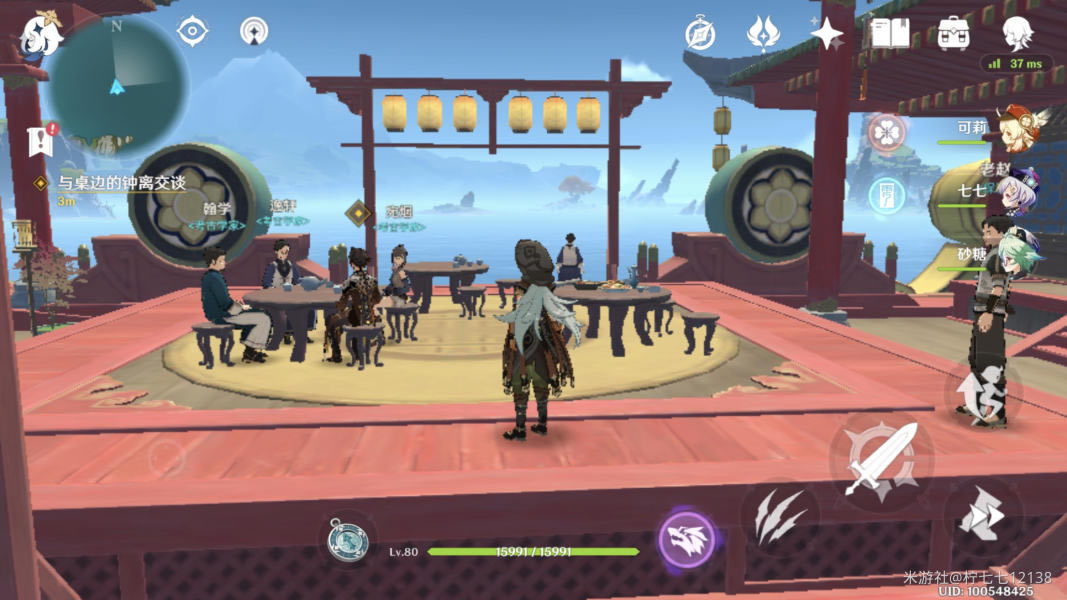1067x600 pixels.
Task: Open the Paimon main menu
Action: (40, 34)
